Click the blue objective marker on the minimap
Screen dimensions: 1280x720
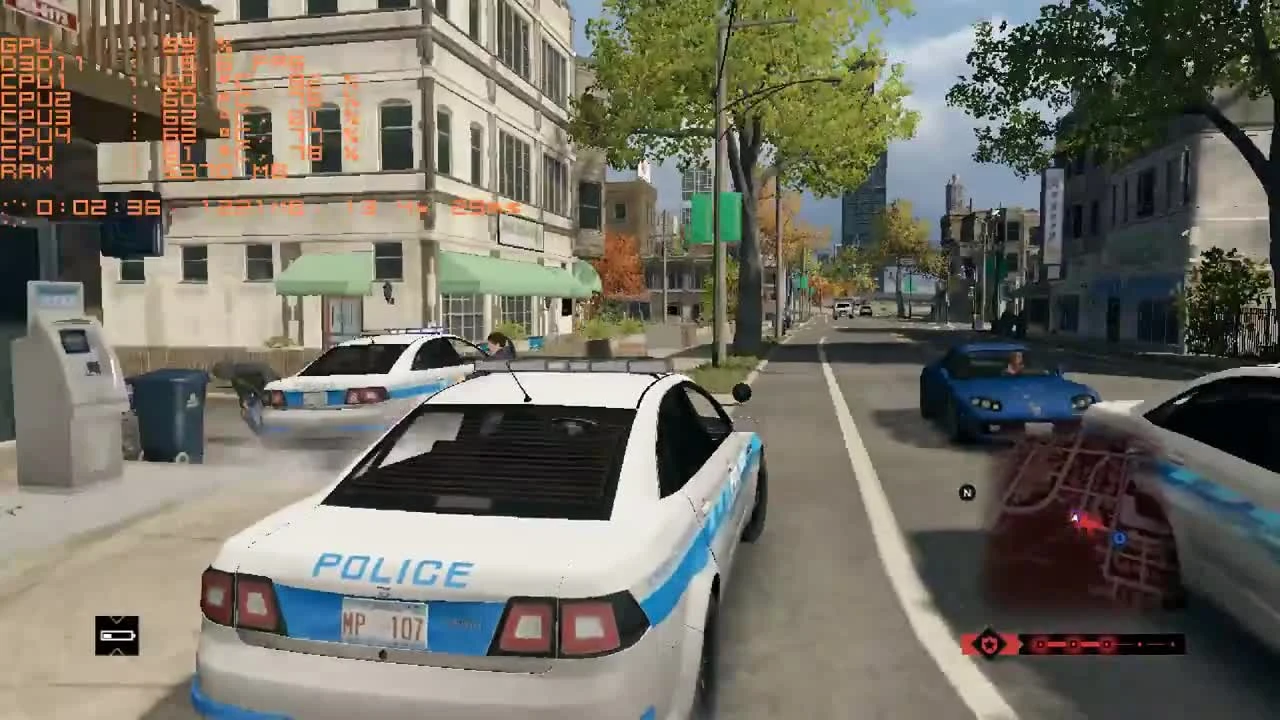(1120, 539)
